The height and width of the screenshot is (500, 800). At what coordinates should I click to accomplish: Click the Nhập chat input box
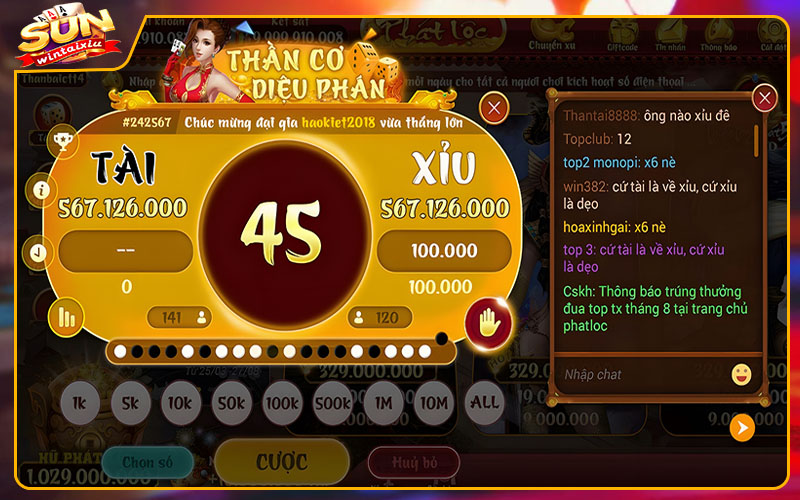(640, 374)
